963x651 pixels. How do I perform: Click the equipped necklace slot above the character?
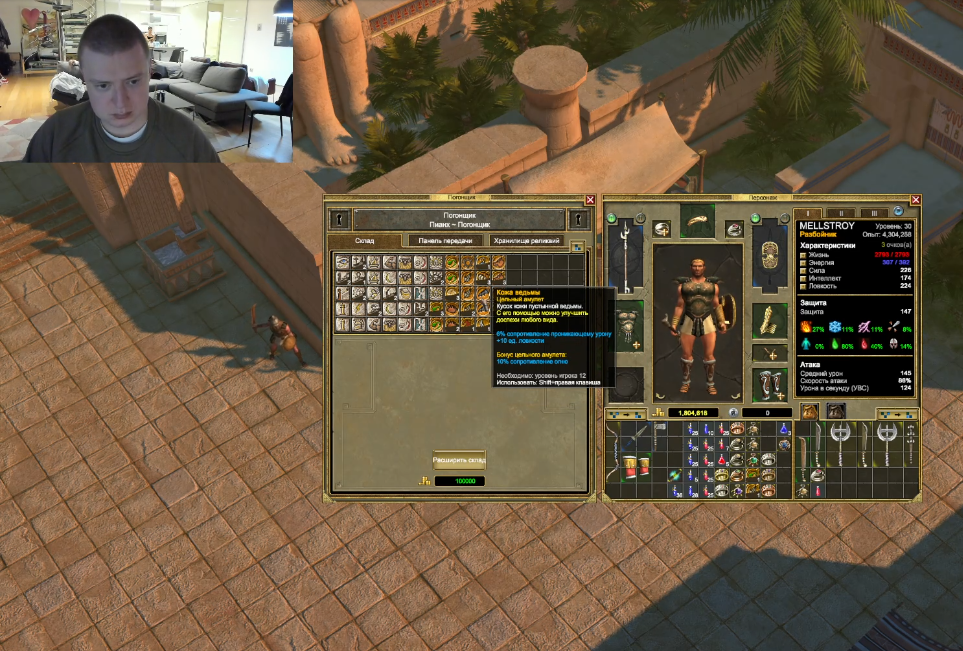tap(697, 223)
